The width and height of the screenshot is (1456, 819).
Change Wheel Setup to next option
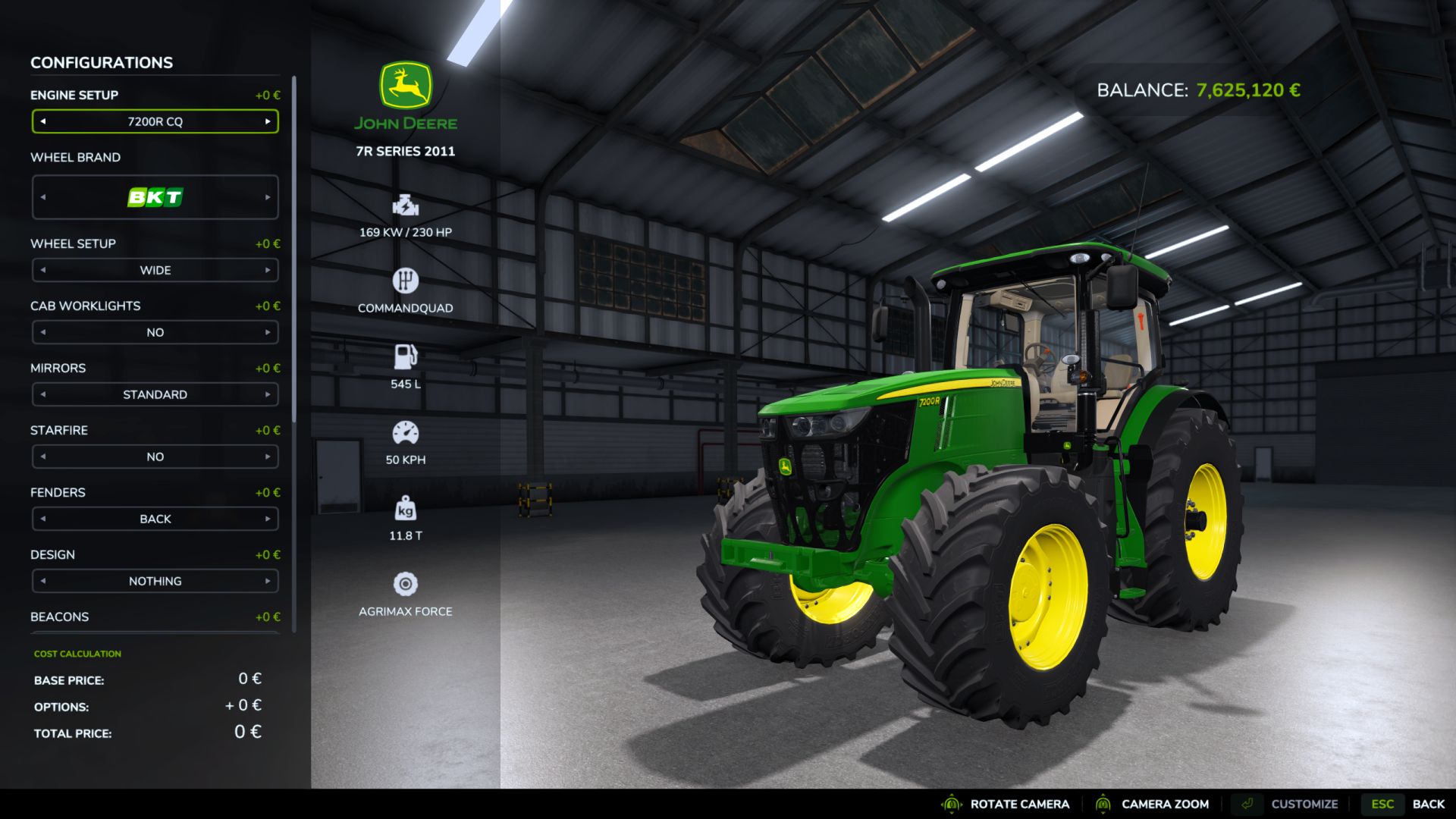268,270
